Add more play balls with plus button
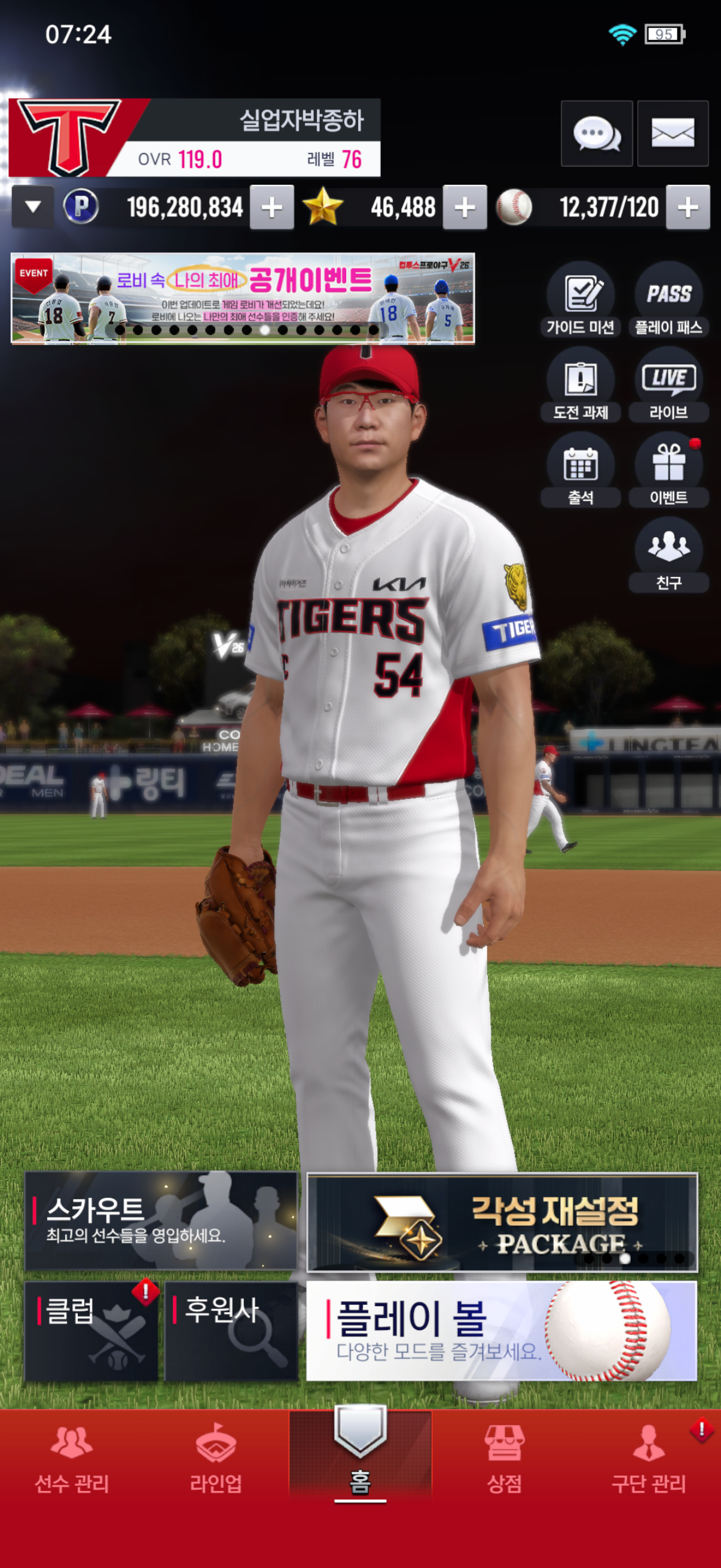Screen dimensions: 721x1568 pyautogui.click(x=688, y=208)
